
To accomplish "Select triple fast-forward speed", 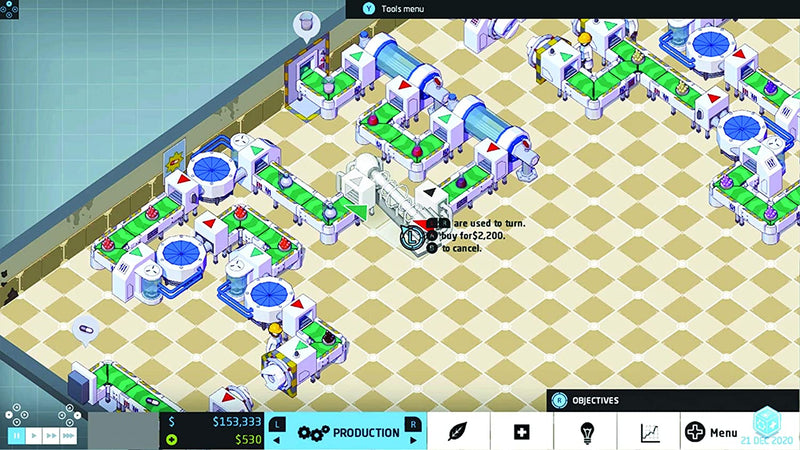I will (69, 436).
